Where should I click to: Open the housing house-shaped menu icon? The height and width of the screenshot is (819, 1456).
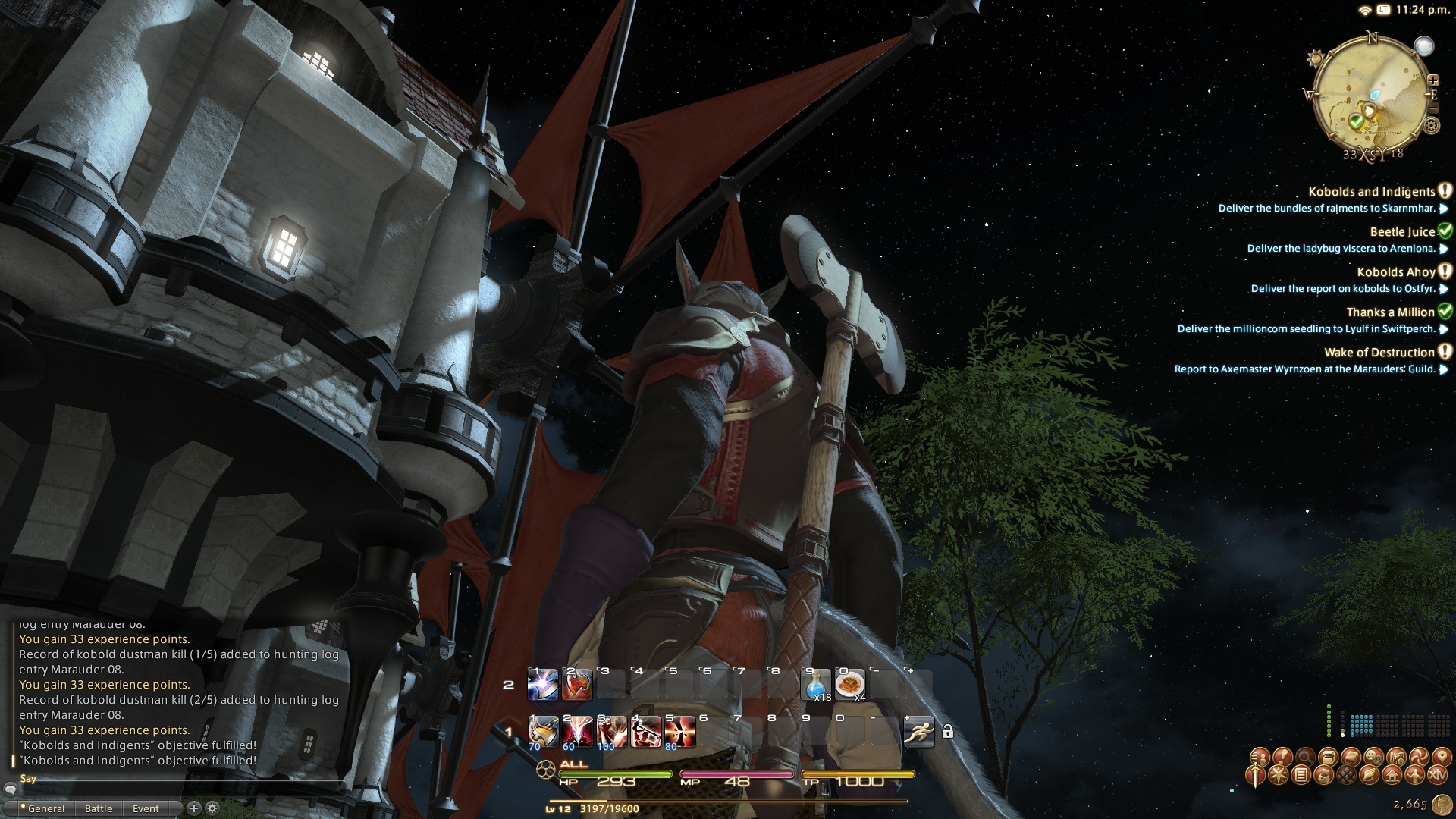(1392, 775)
